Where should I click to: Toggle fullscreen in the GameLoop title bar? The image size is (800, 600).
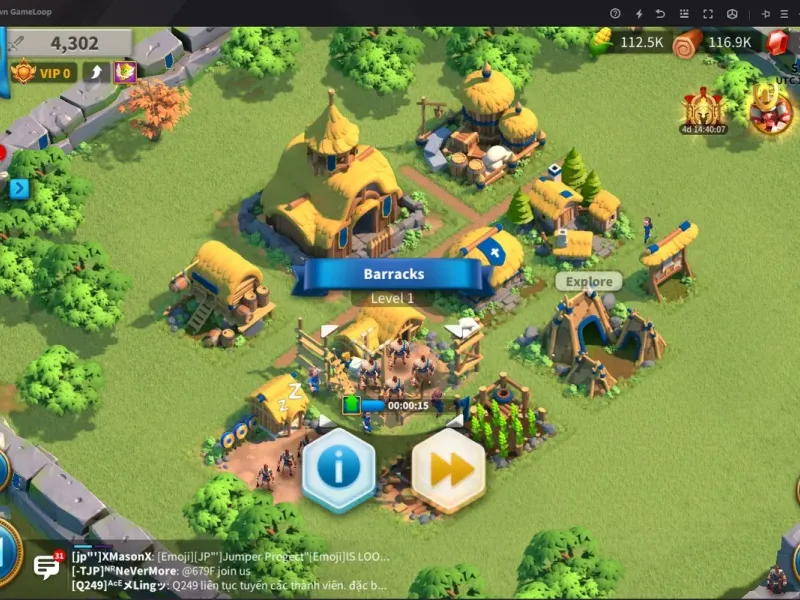[707, 13]
